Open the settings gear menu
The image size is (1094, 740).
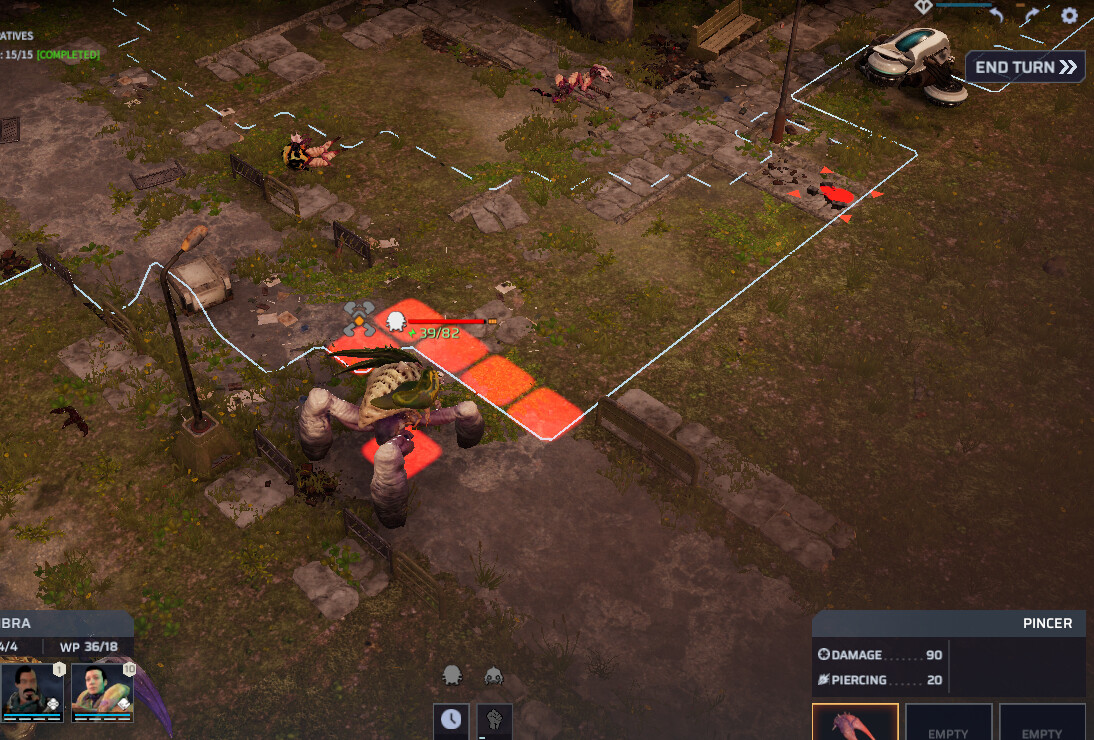(x=1069, y=15)
